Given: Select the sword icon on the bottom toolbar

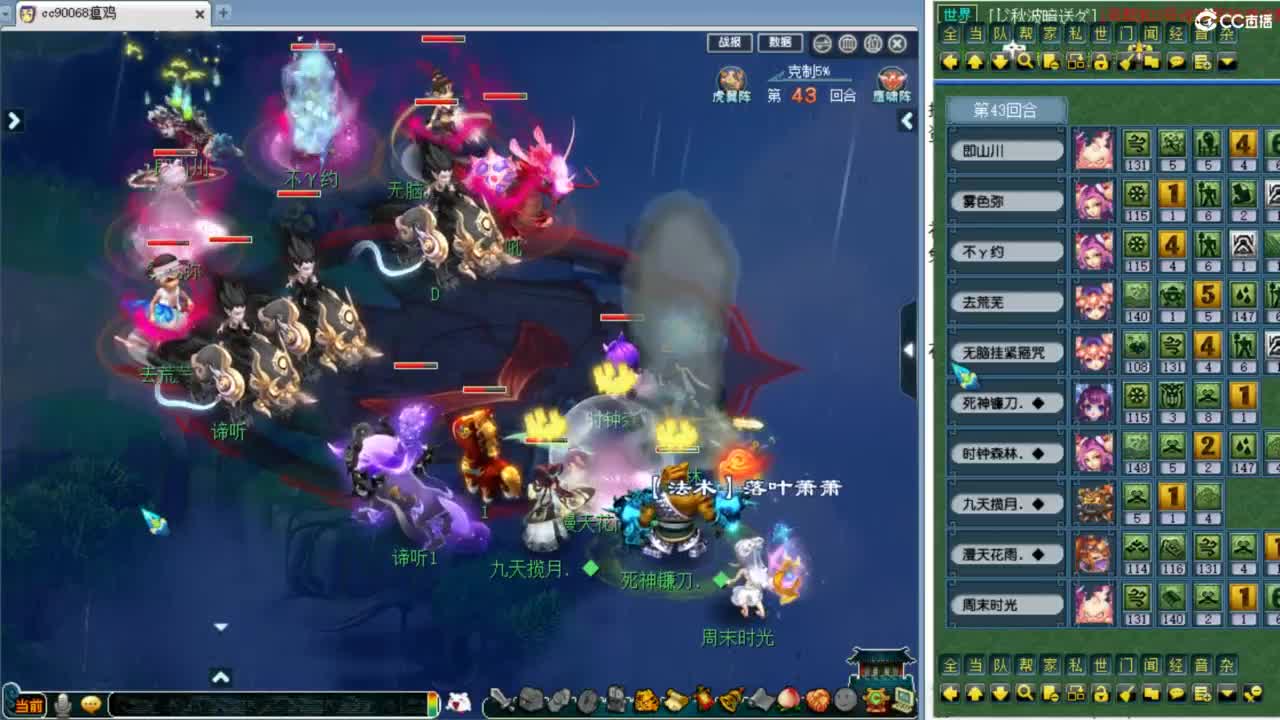Looking at the screenshot, I should point(499,698).
